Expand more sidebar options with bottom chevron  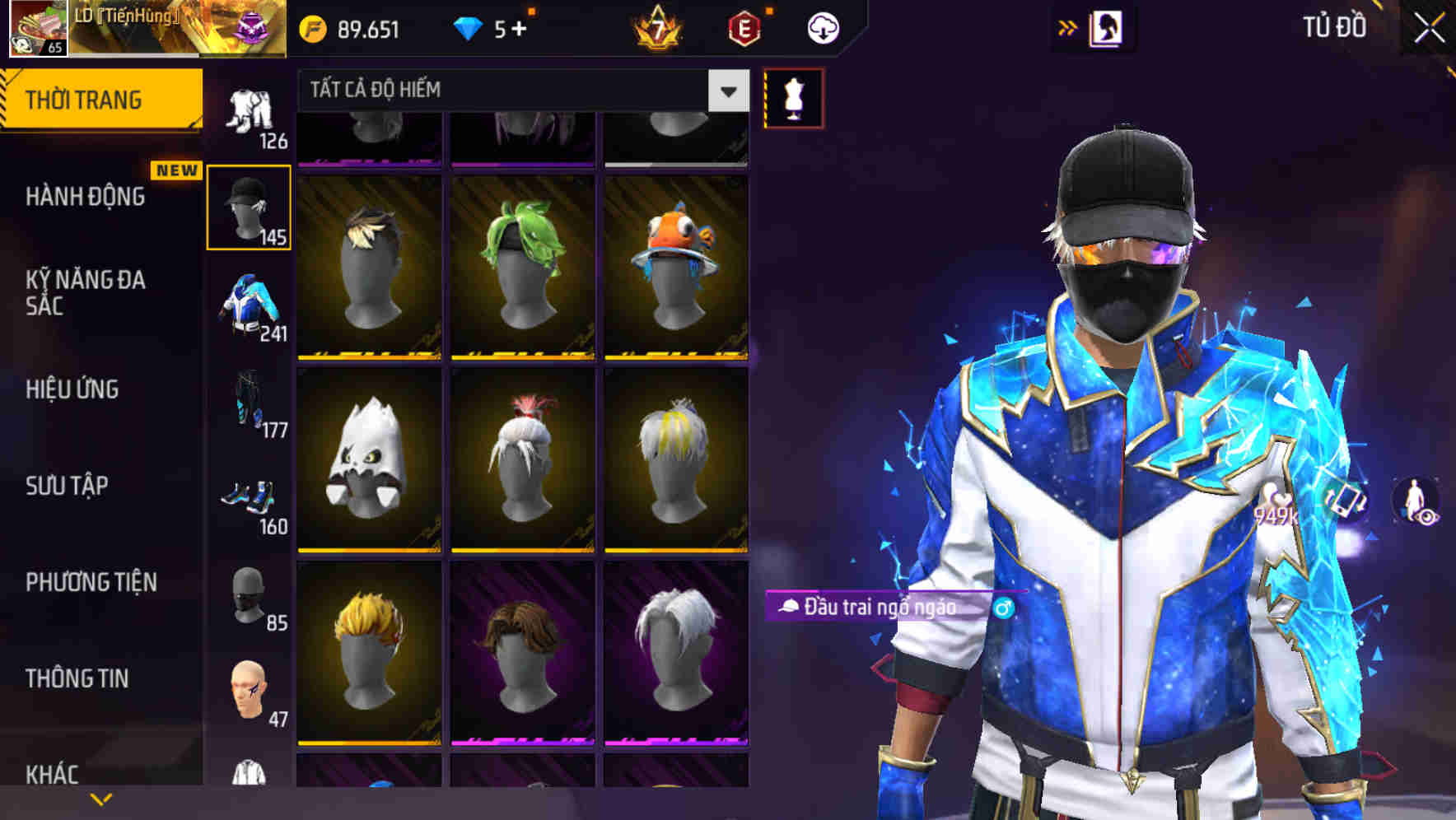tap(101, 799)
